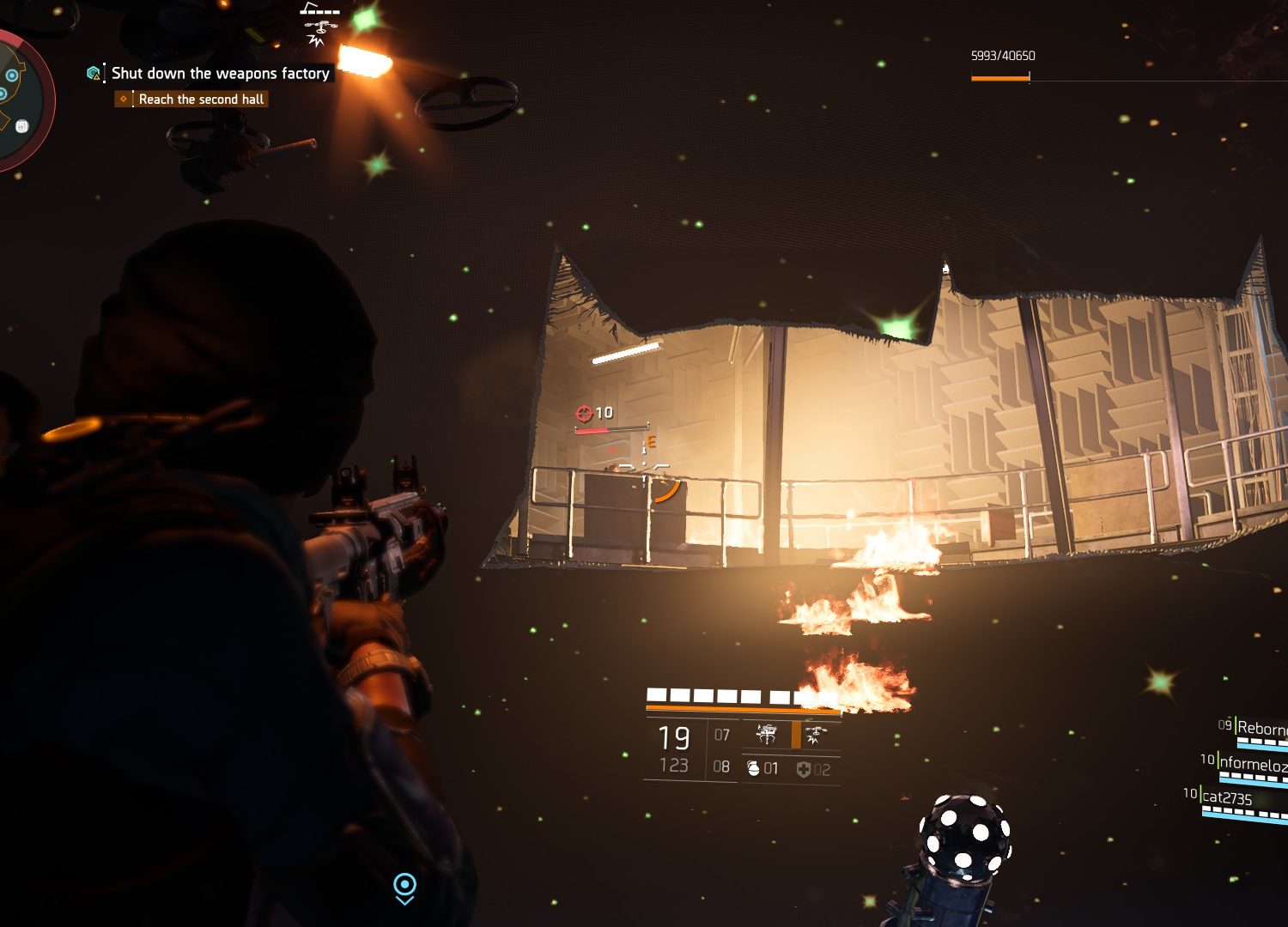The width and height of the screenshot is (1288, 927).
Task: Activate the turret skill icon
Action: (x=766, y=735)
